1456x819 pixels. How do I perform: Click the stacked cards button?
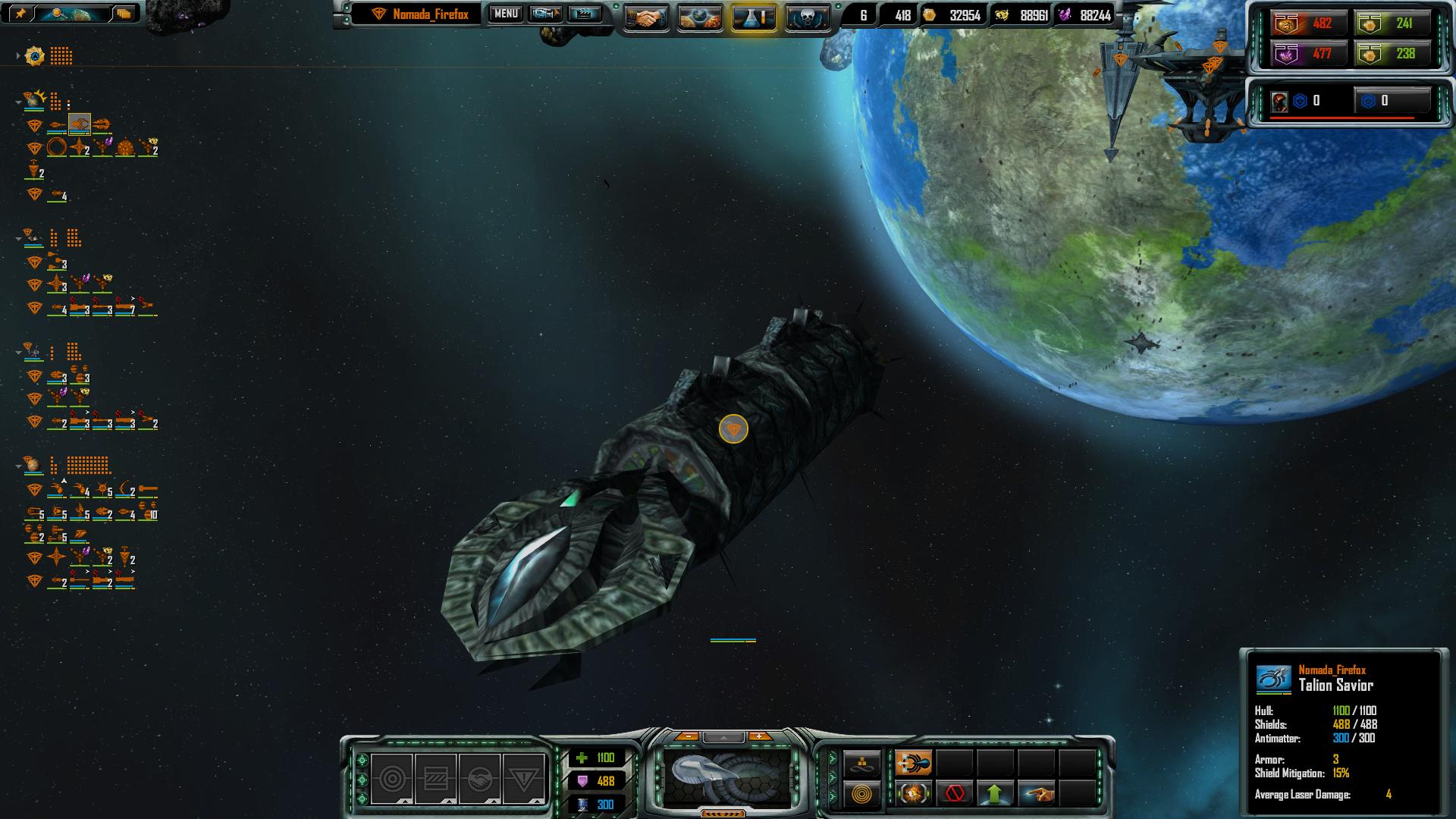124,13
